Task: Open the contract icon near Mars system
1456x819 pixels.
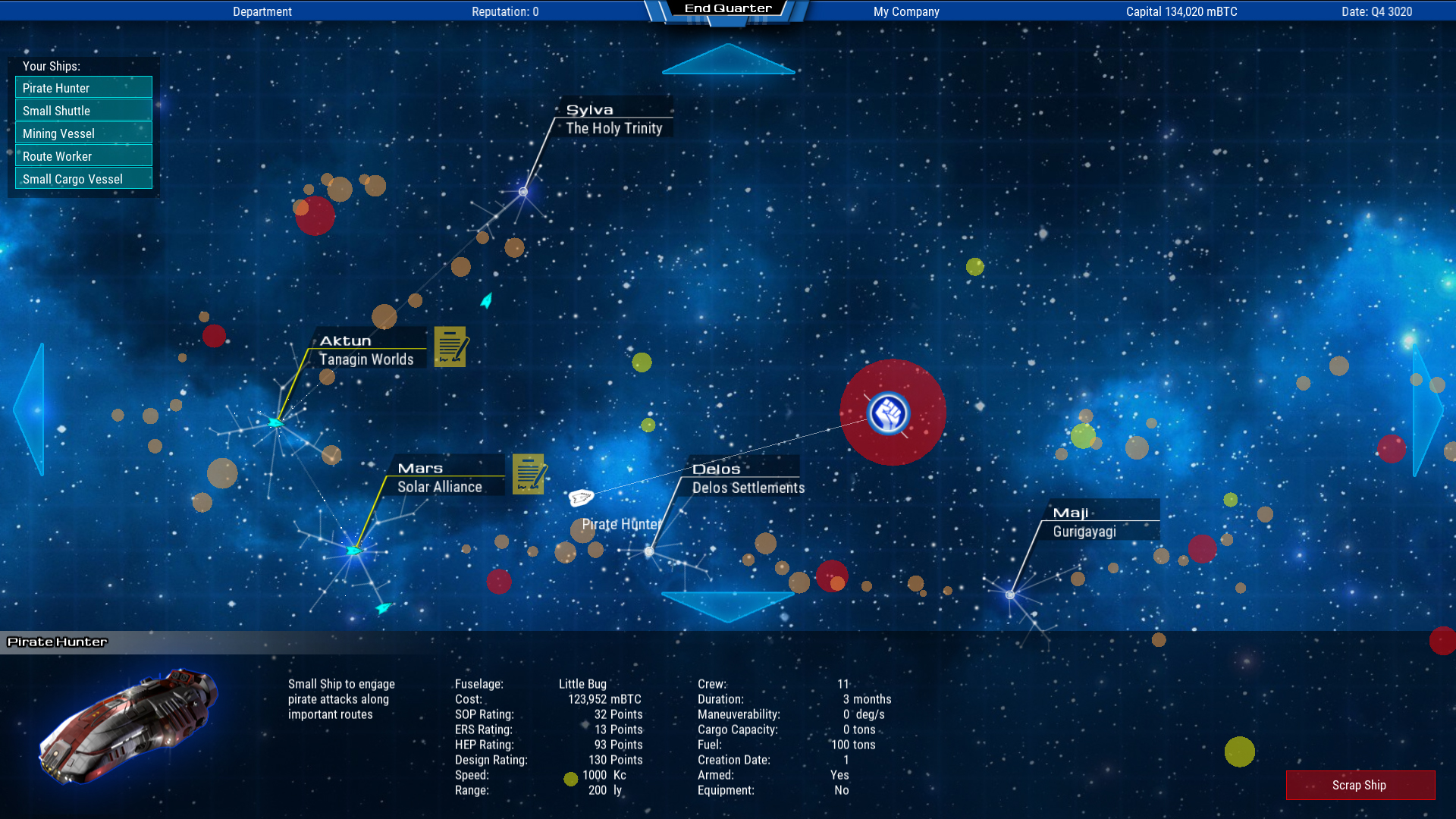Action: (x=528, y=475)
